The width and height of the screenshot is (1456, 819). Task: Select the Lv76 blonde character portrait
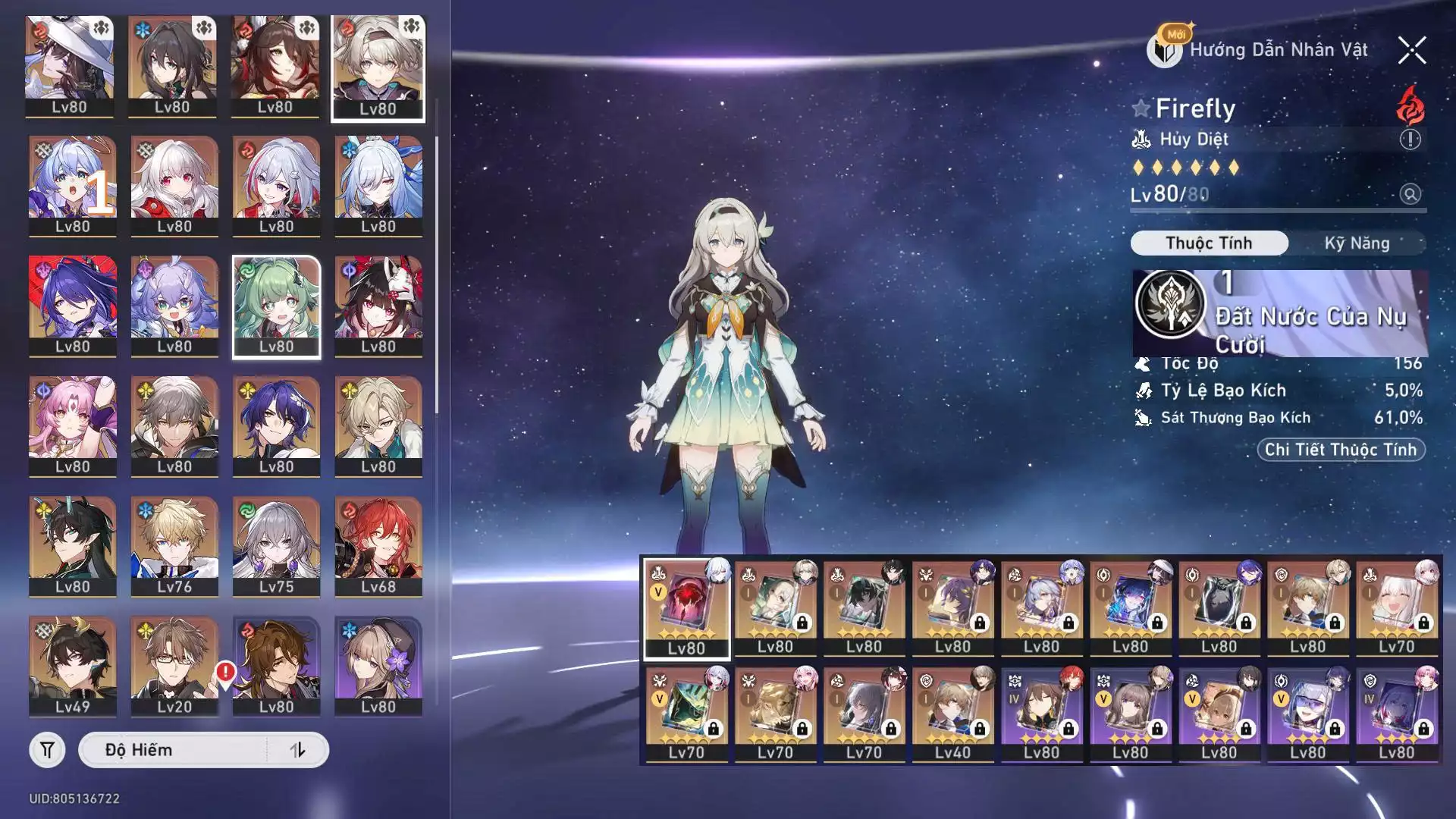tap(174, 545)
